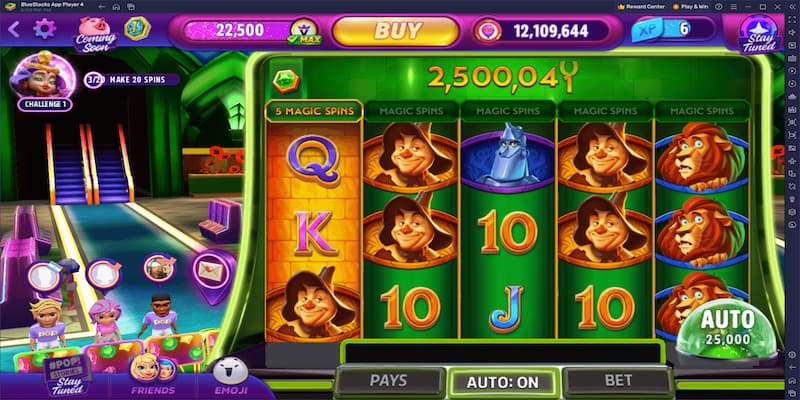
Task: Go back with the purple arrow
Action: tap(14, 29)
